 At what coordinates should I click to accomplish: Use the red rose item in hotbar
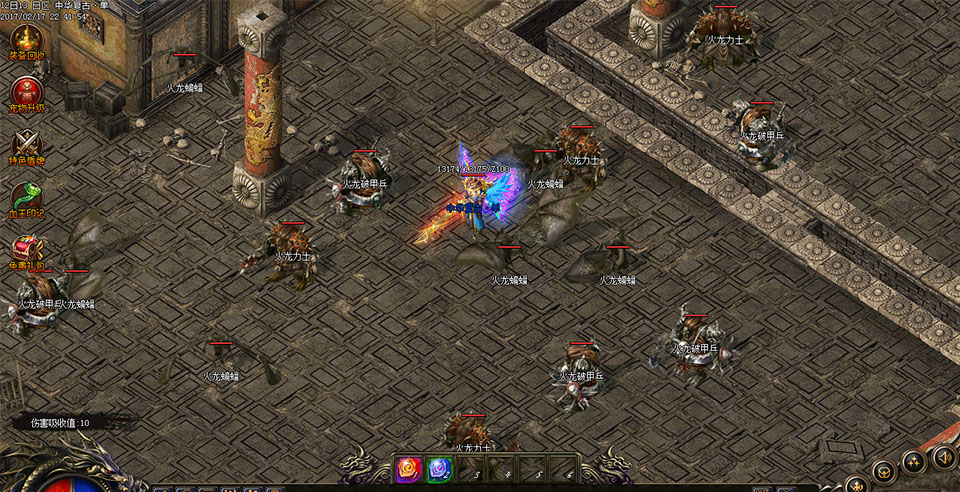[x=409, y=468]
